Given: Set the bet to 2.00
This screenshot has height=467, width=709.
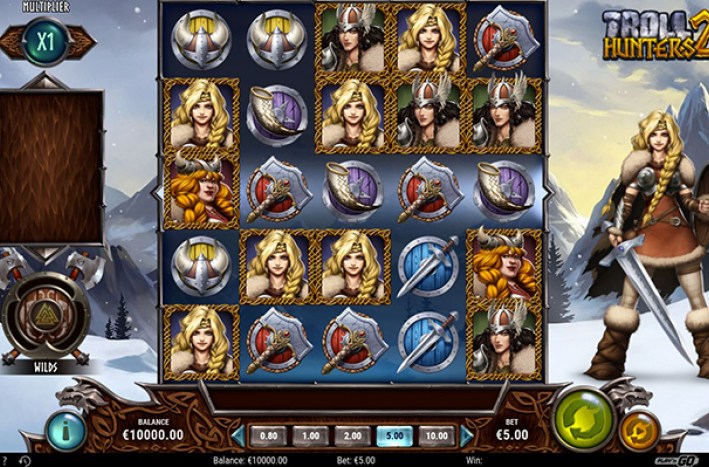Looking at the screenshot, I should (x=351, y=436).
